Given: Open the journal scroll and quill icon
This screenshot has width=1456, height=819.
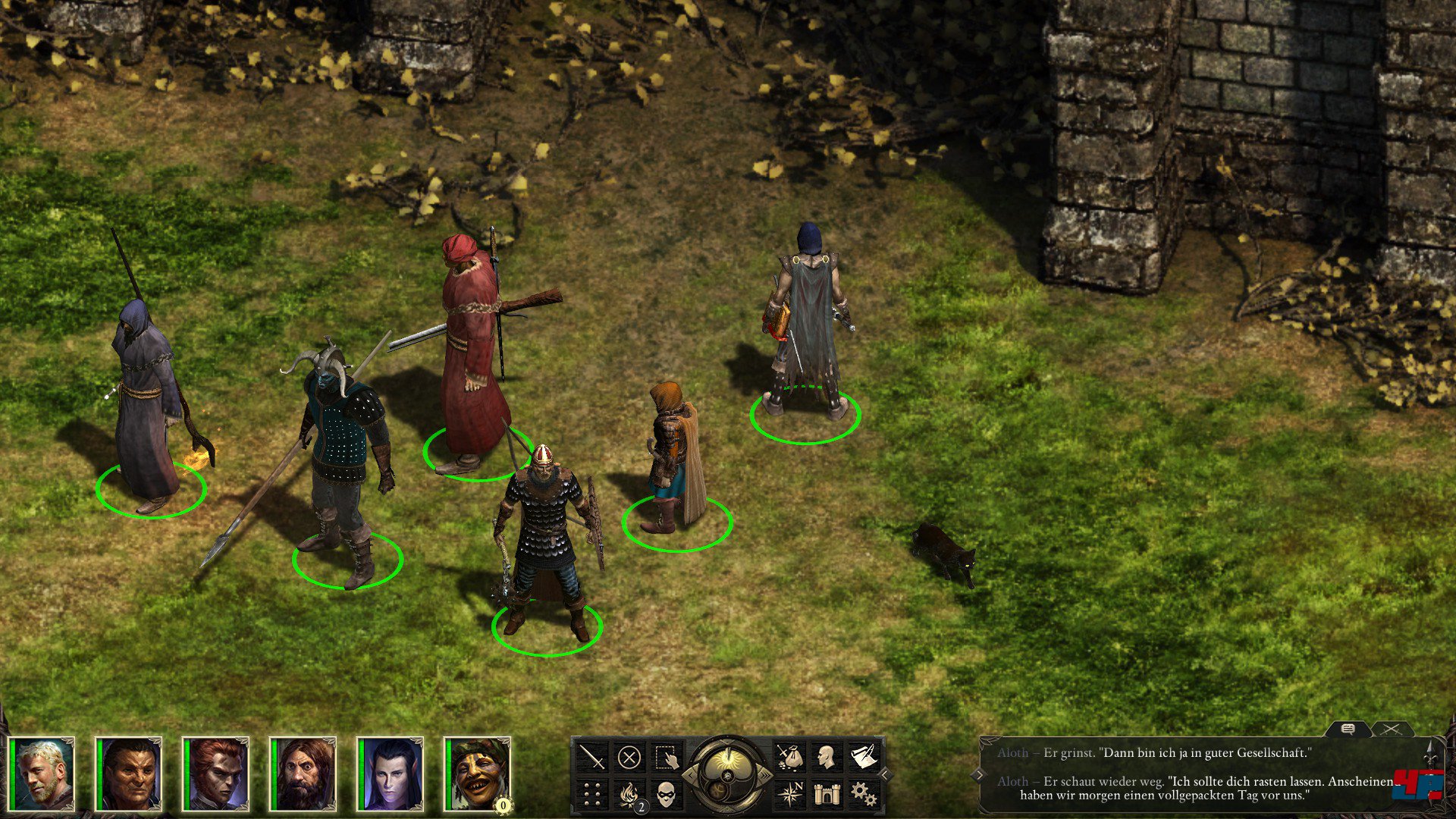Looking at the screenshot, I should coord(863,757).
